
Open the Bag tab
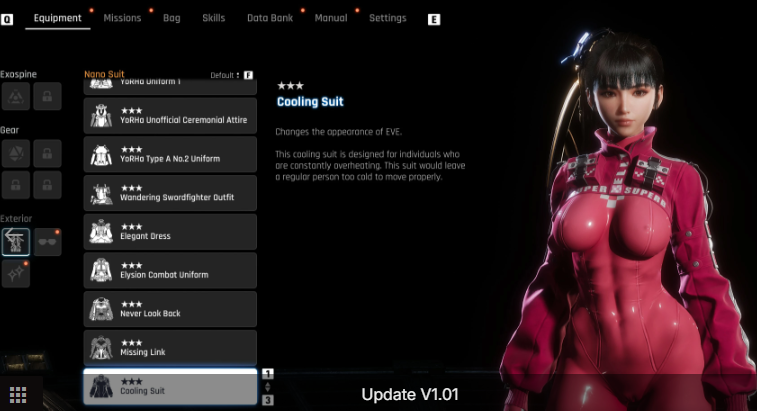point(172,18)
